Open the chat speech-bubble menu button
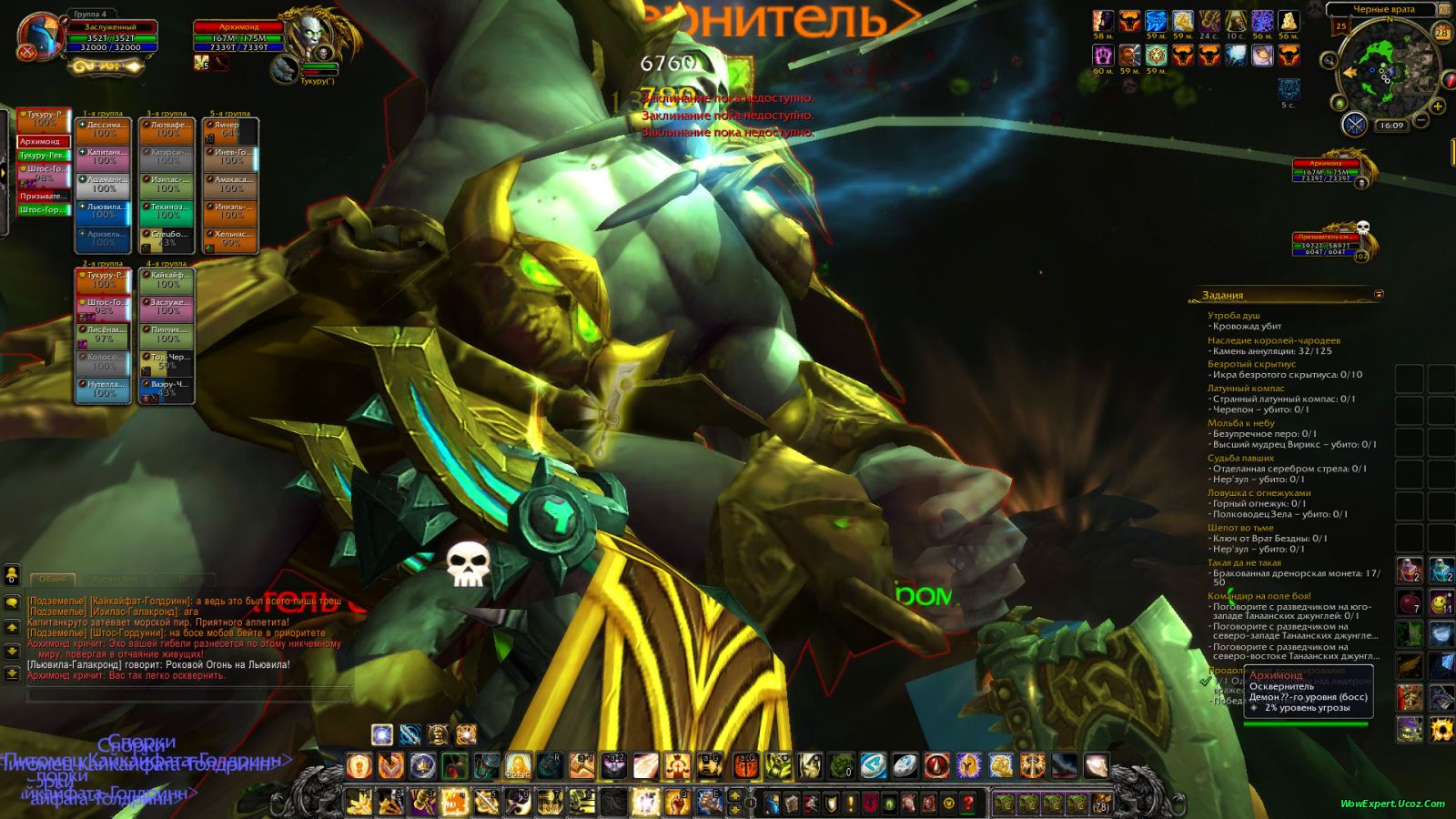The height and width of the screenshot is (819, 1456). (x=12, y=602)
